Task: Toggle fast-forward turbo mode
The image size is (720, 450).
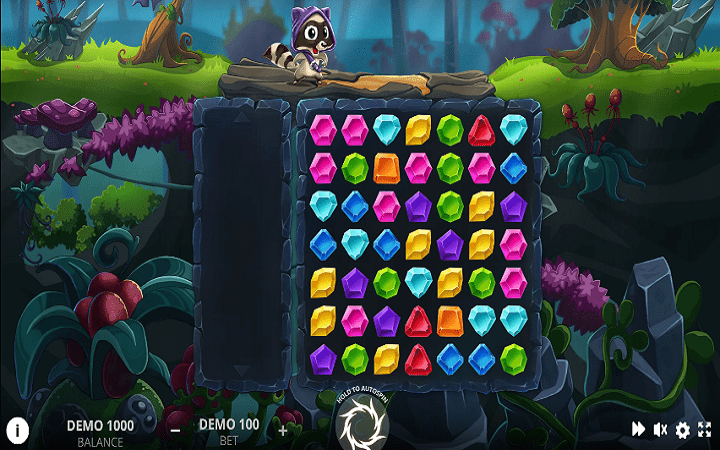Action: coord(637,430)
